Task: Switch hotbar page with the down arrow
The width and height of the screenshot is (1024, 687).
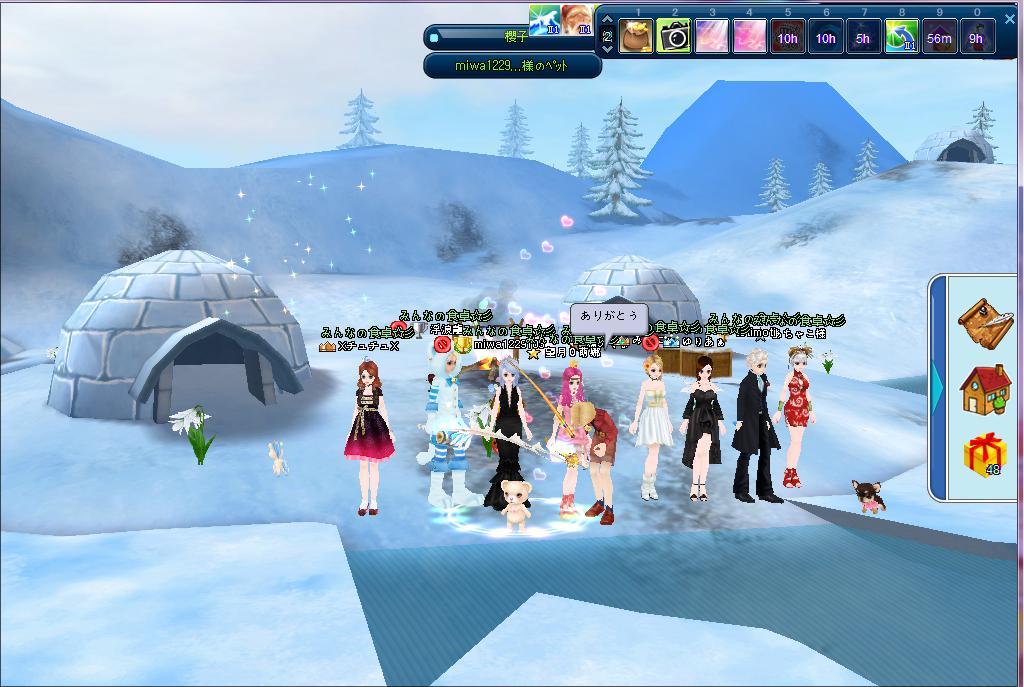Action: pyautogui.click(x=606, y=48)
